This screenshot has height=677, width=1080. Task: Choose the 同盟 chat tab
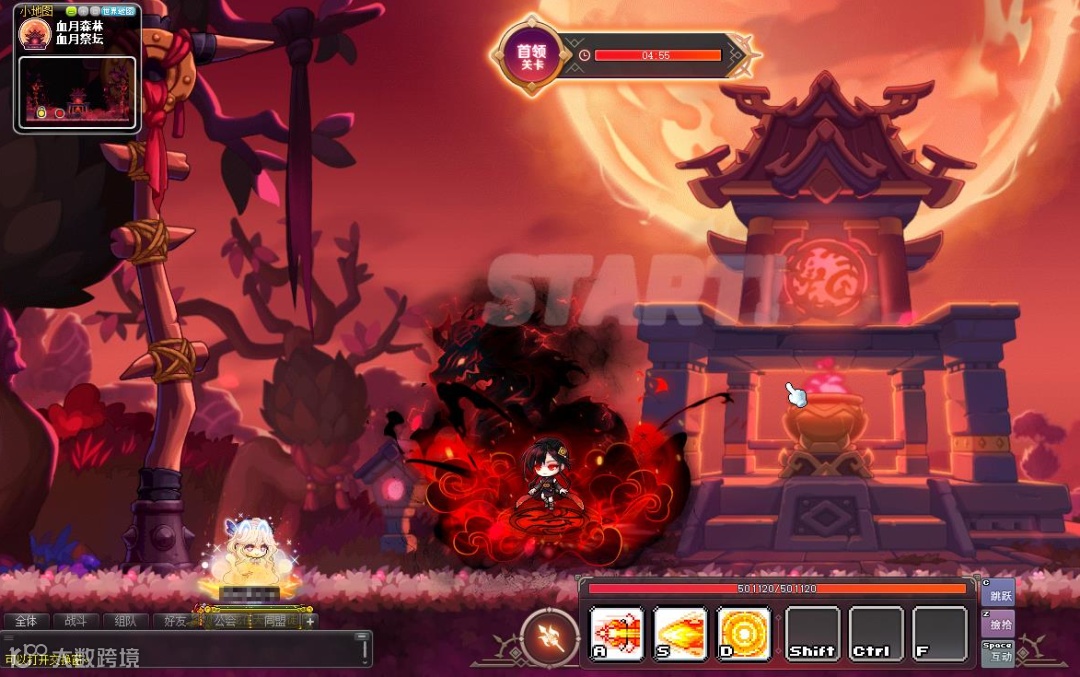click(275, 621)
